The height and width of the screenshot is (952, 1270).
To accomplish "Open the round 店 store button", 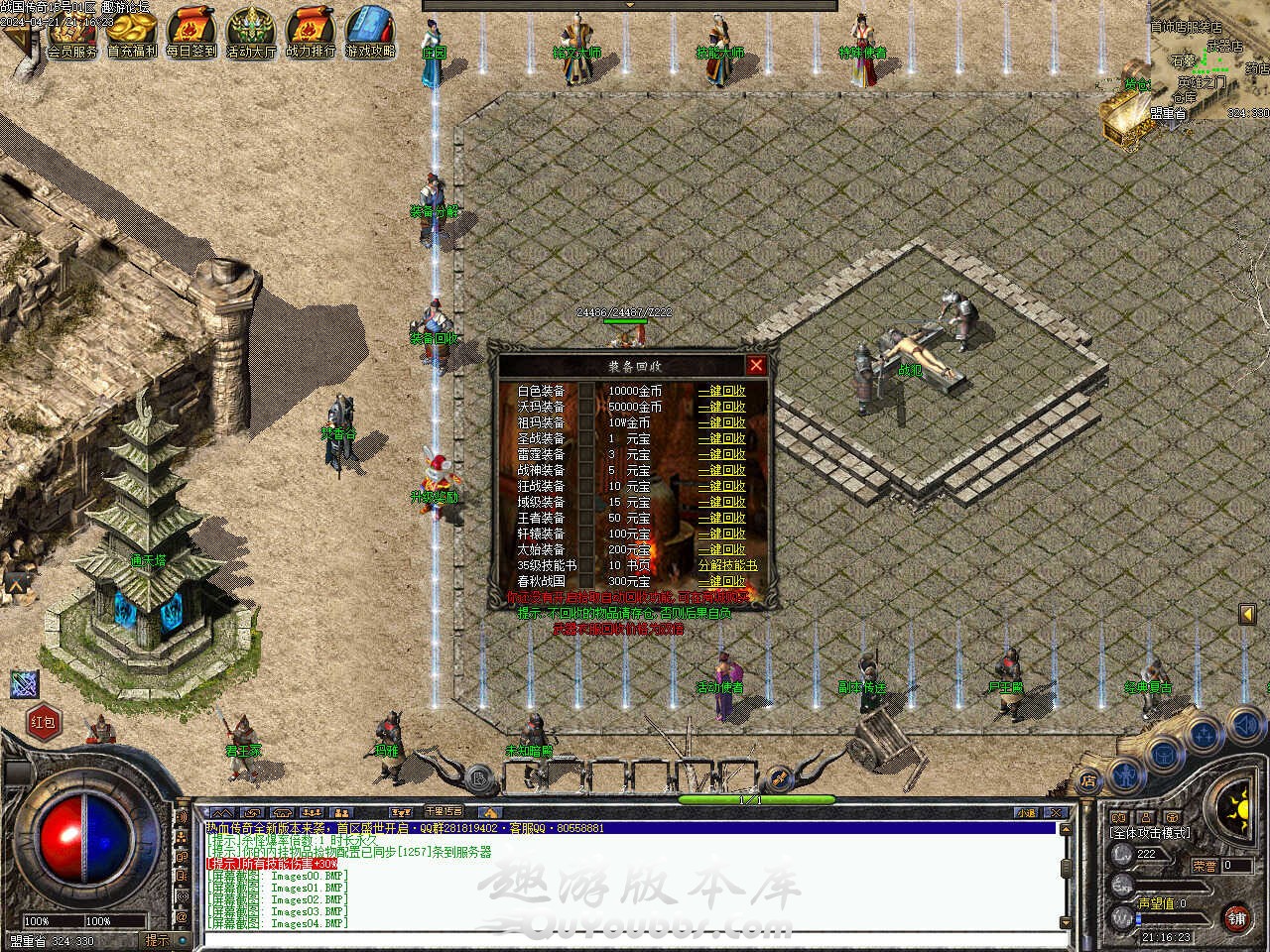I will click(x=1088, y=778).
